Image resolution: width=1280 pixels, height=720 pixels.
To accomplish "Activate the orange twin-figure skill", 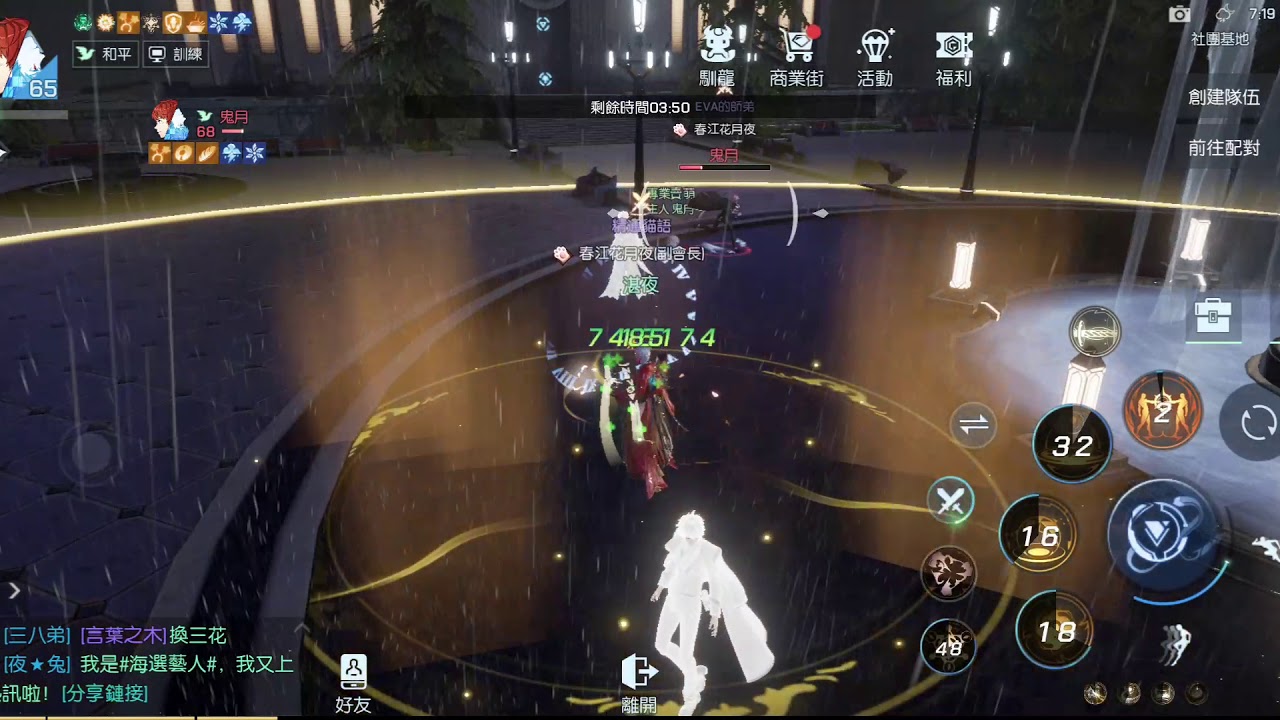I will (x=1161, y=411).
